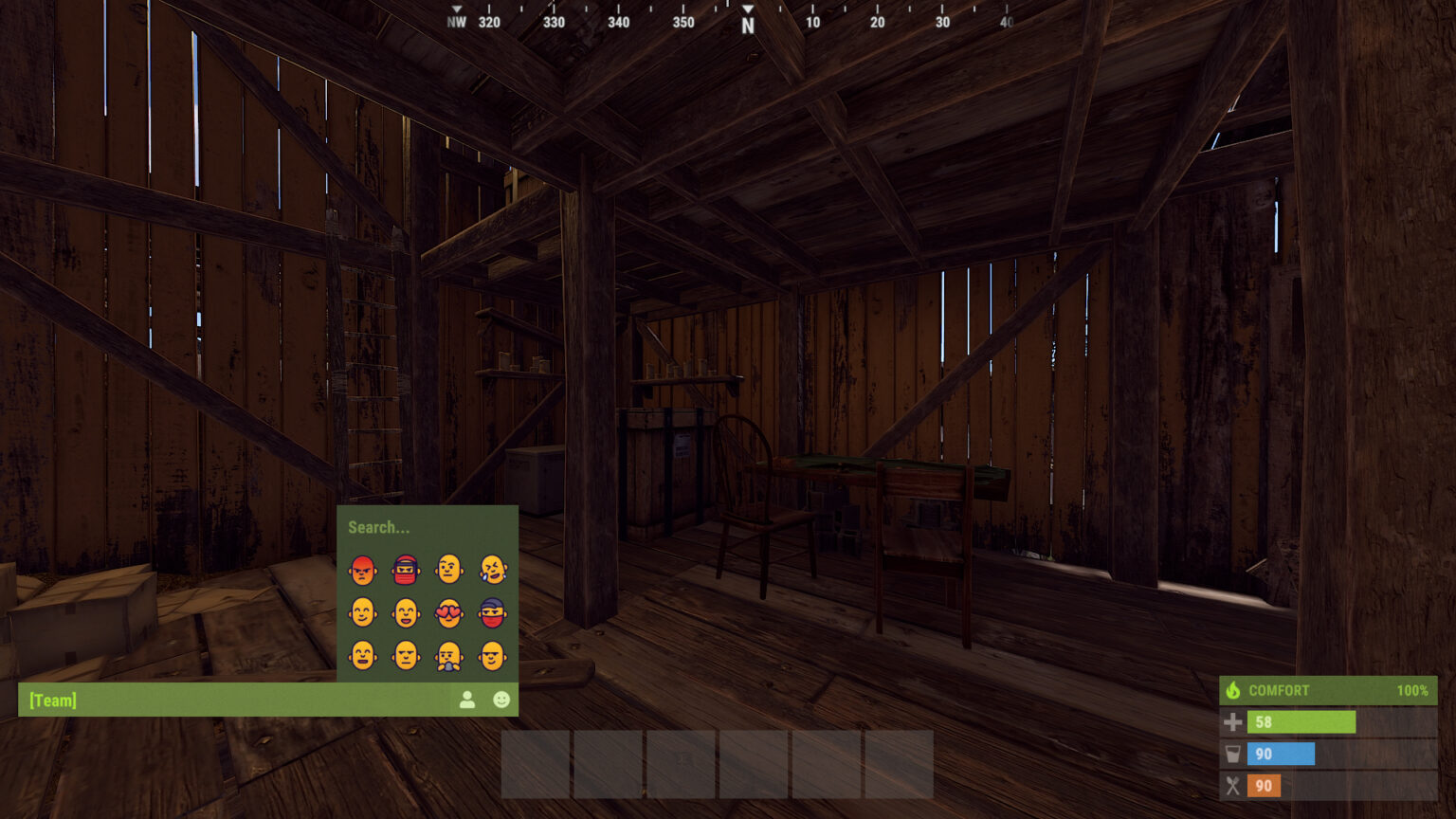Choose the laughing-with-tears emoji
This screenshot has height=819, width=1456.
(x=493, y=571)
